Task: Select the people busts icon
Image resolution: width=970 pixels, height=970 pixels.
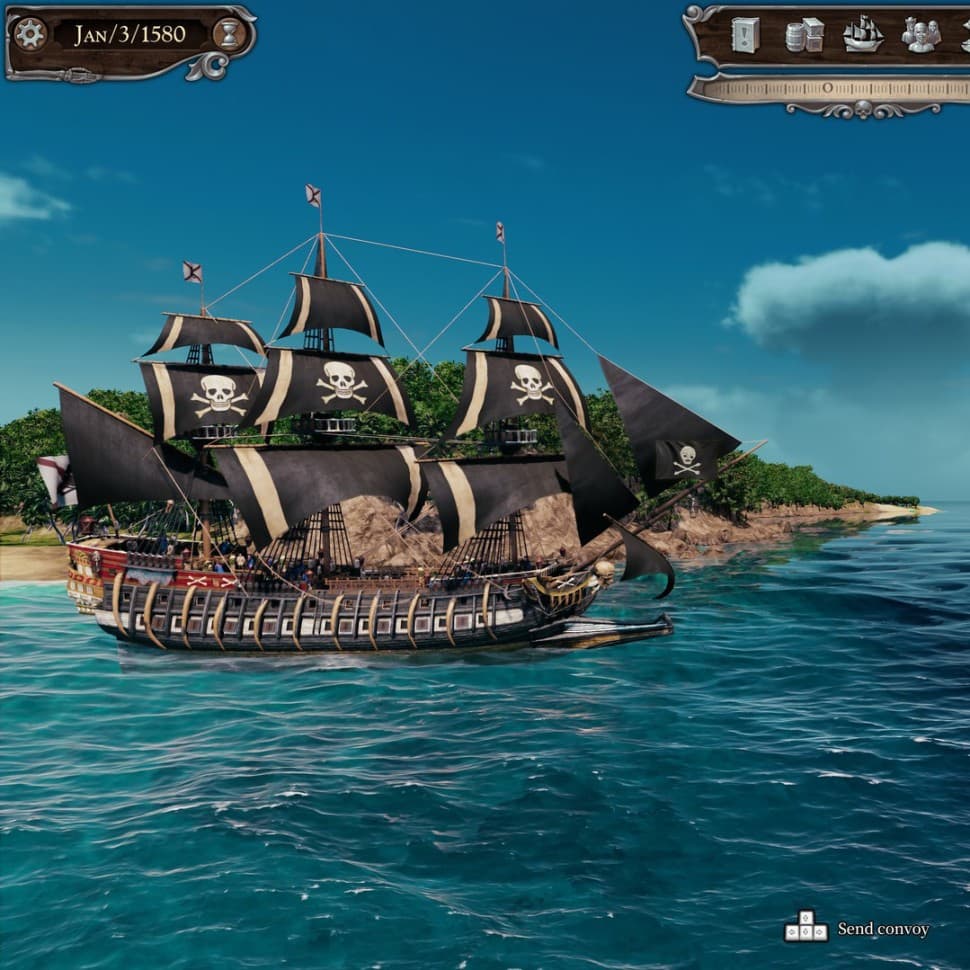Action: 920,35
